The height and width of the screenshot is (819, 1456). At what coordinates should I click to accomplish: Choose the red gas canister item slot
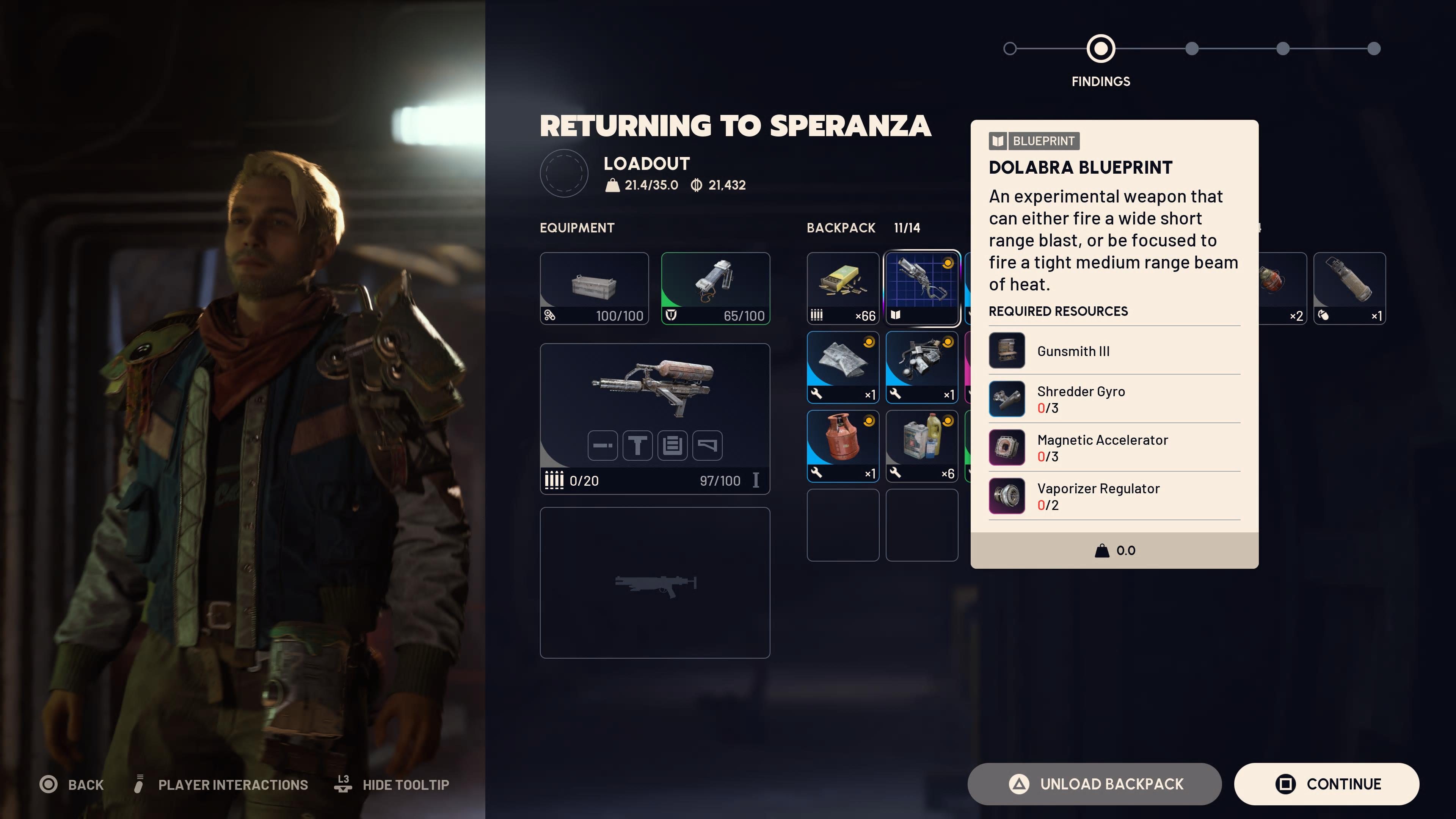click(843, 446)
